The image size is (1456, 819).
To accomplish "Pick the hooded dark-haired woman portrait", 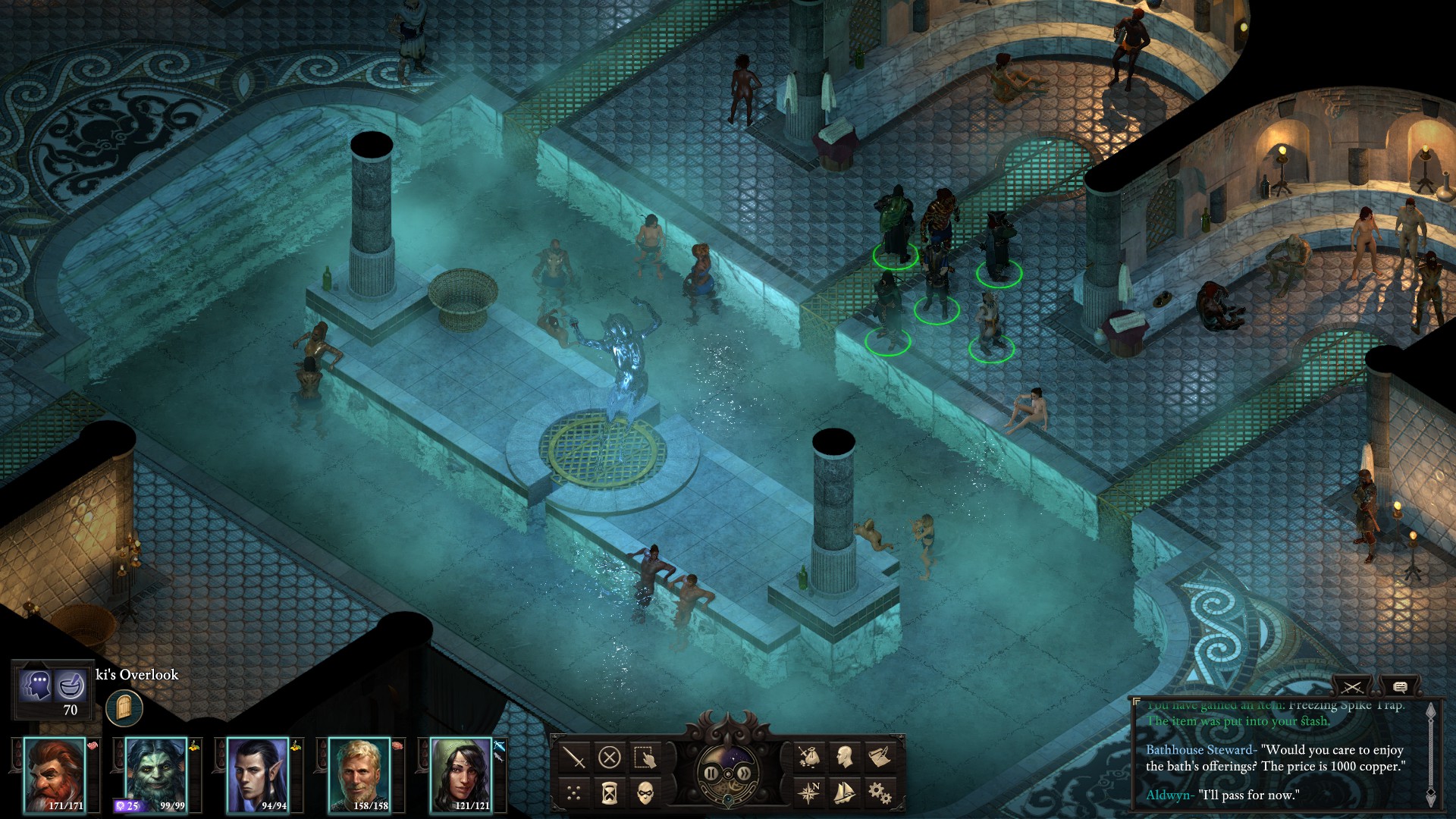I will click(x=461, y=773).
